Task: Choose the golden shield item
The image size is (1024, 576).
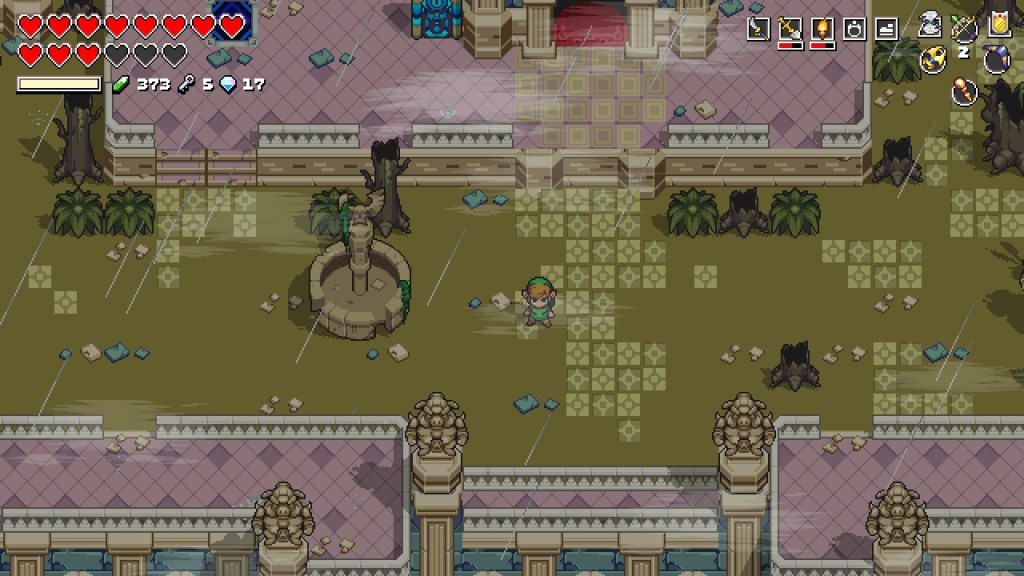Action: coord(998,26)
